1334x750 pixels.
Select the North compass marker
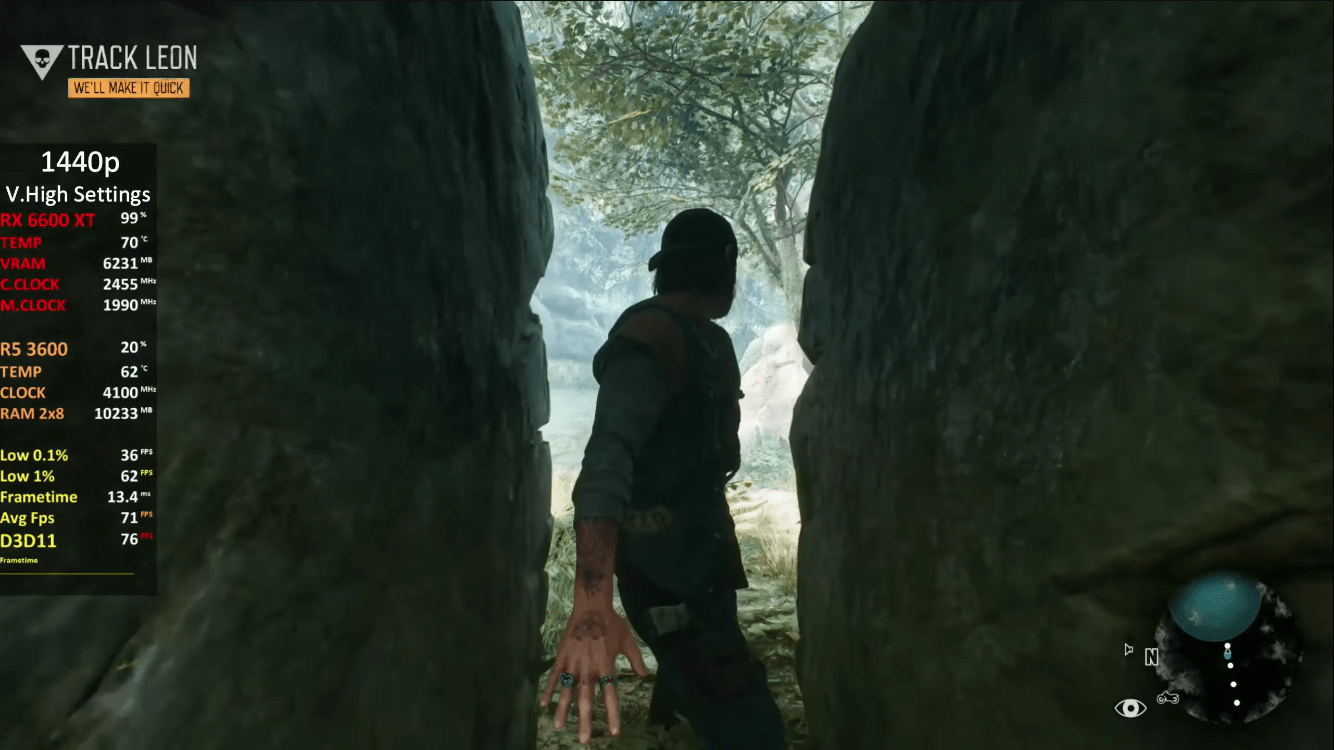pyautogui.click(x=1151, y=658)
